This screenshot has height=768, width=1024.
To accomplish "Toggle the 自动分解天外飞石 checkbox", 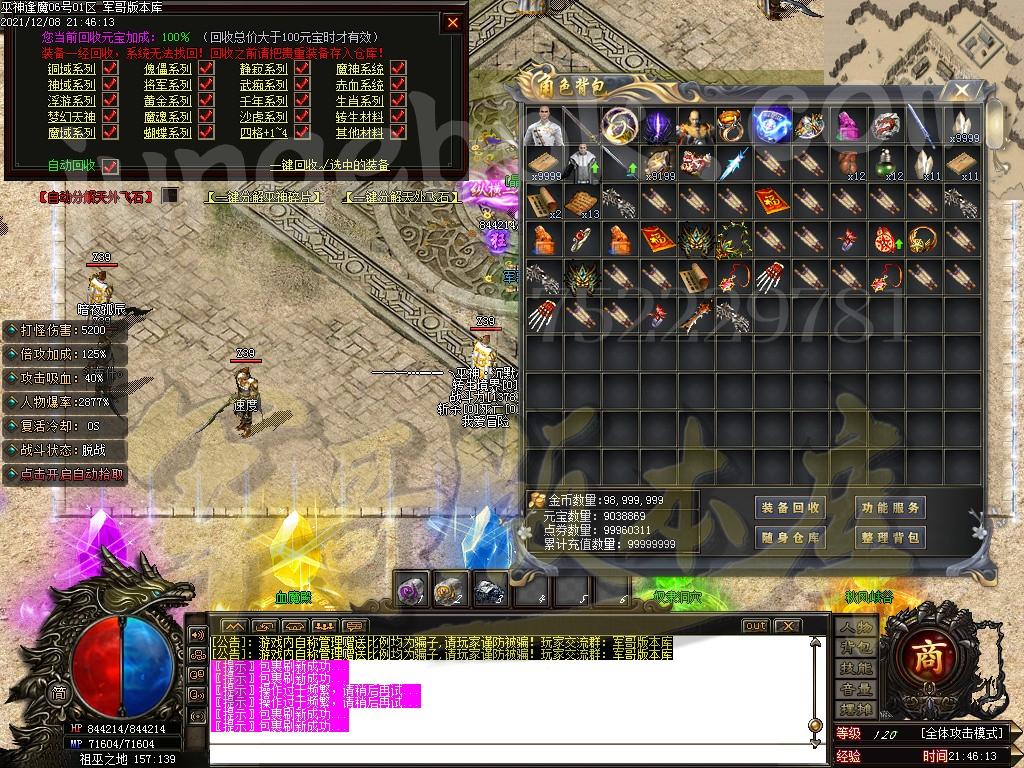I will tap(170, 196).
